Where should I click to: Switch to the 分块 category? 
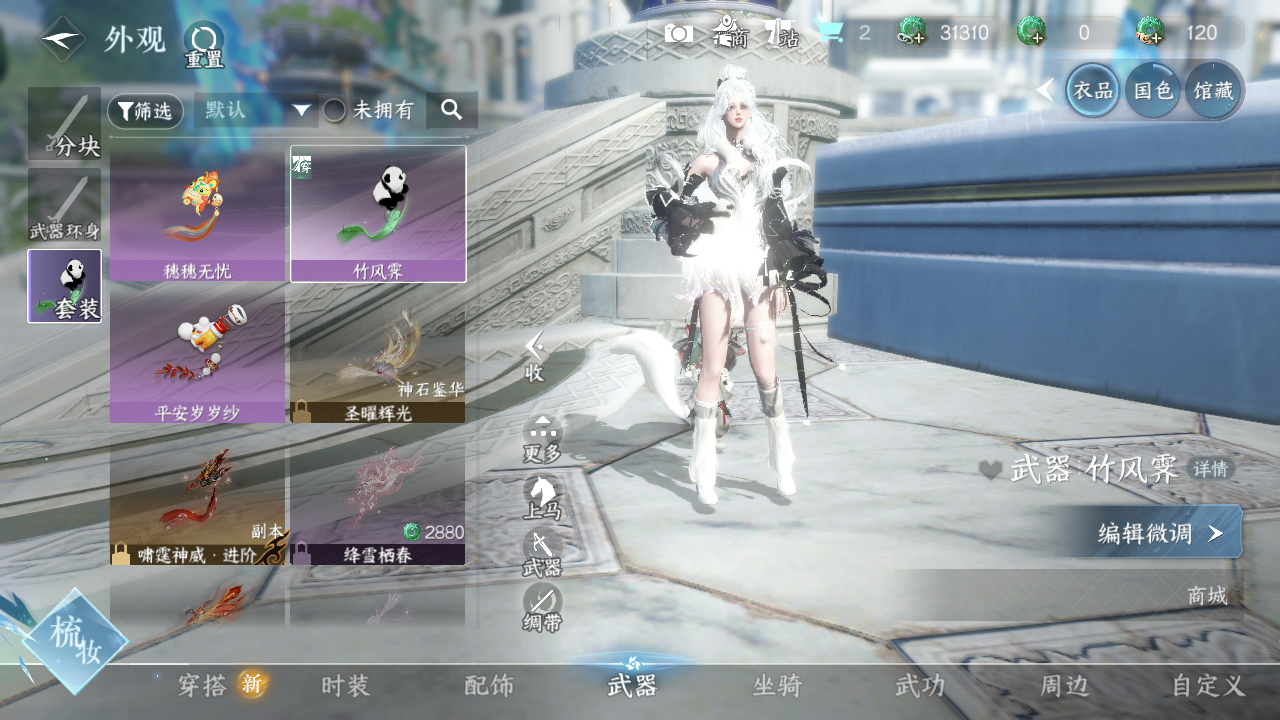coord(64,124)
